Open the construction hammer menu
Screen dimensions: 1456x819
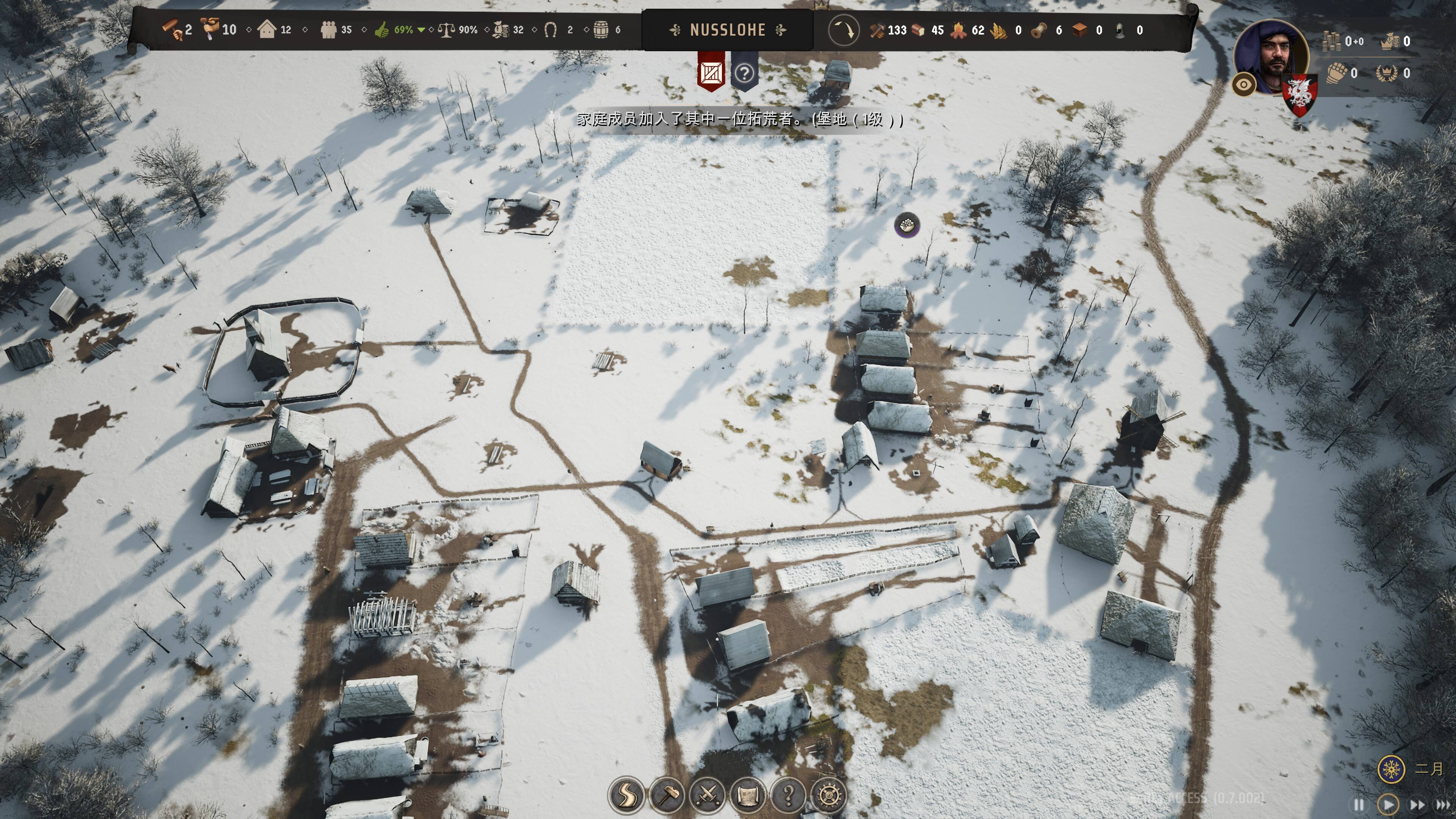[667, 795]
